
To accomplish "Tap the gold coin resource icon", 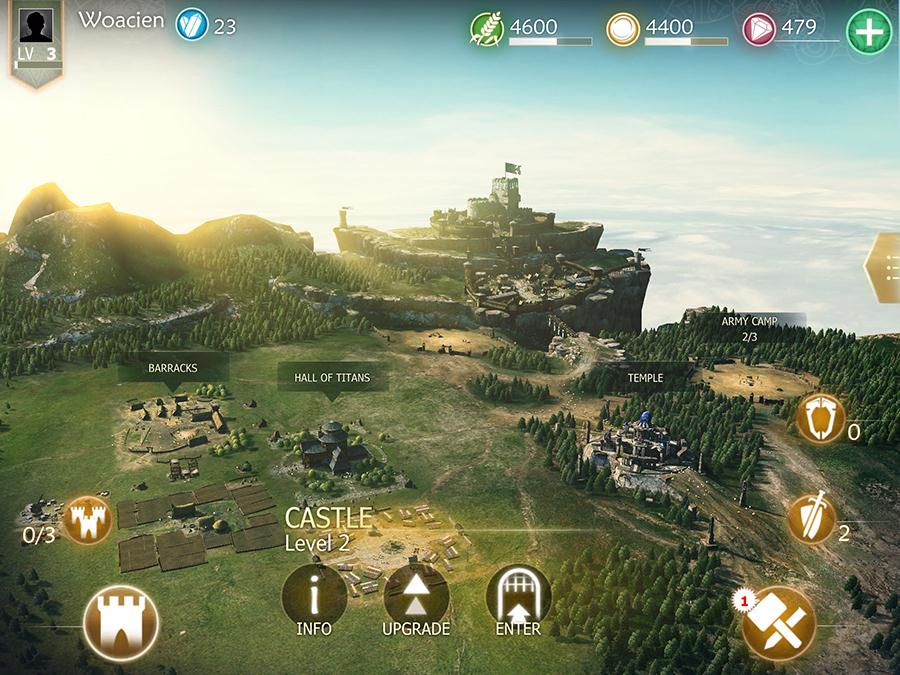I will [623, 30].
